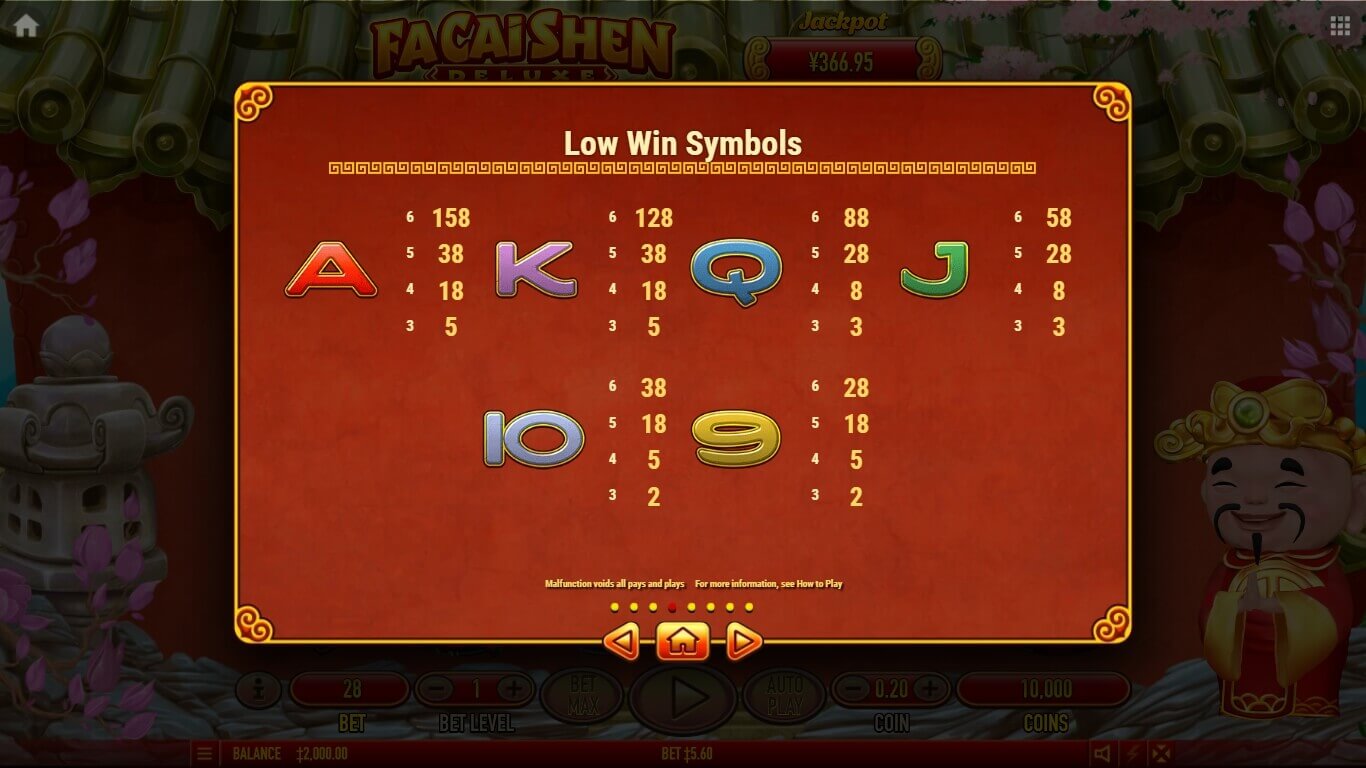1366x768 pixels.
Task: Toggle the sound speaker icon
Action: tap(1102, 754)
